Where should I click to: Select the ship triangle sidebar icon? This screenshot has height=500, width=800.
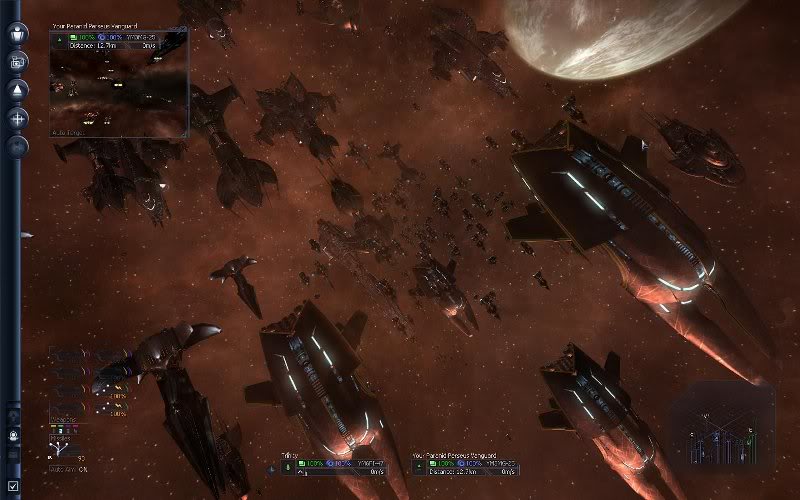click(x=17, y=89)
